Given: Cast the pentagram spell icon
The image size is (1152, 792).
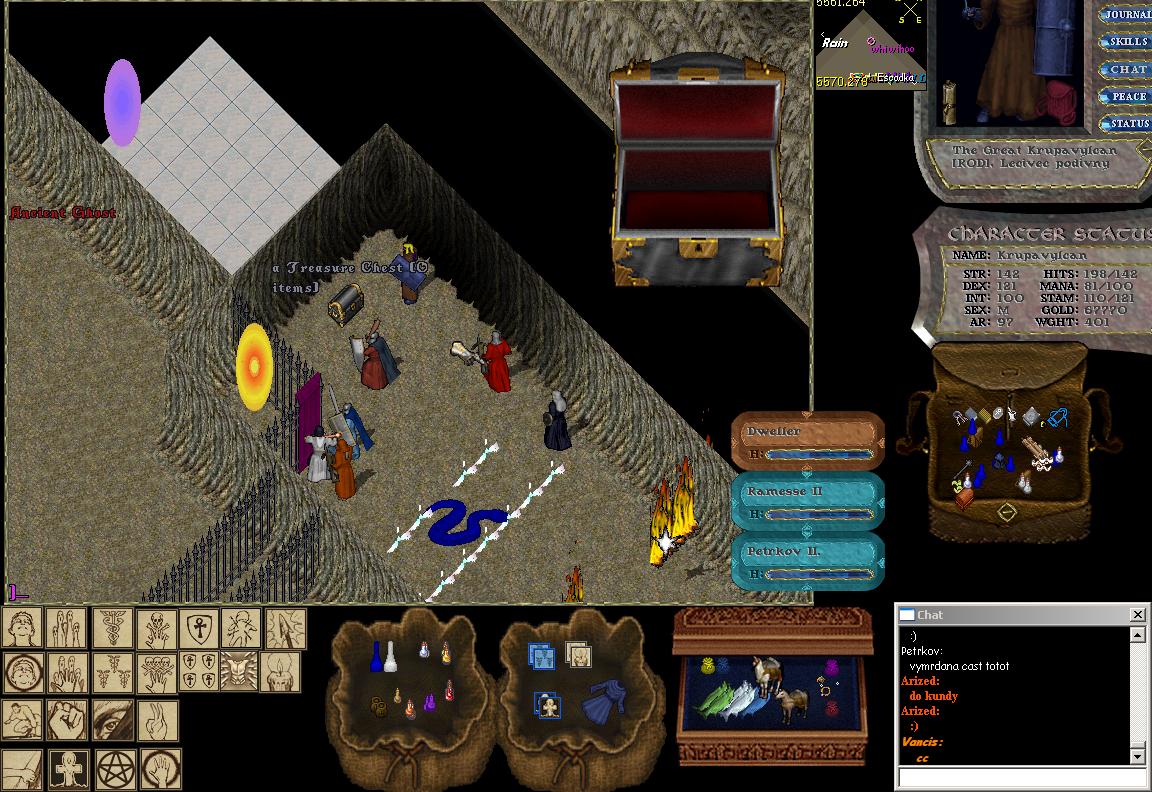Looking at the screenshot, I should [x=117, y=769].
